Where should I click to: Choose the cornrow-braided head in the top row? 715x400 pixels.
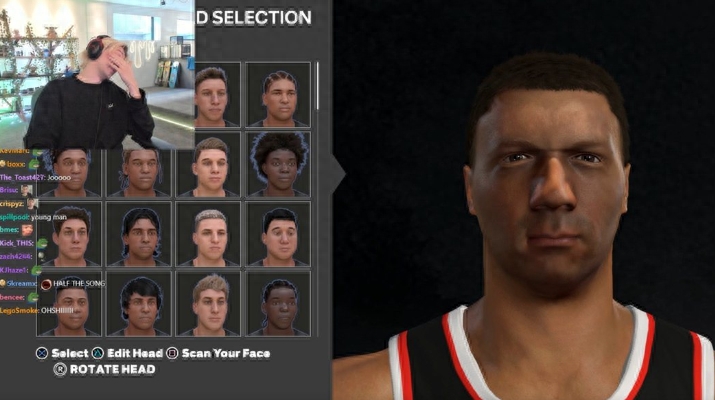point(278,95)
